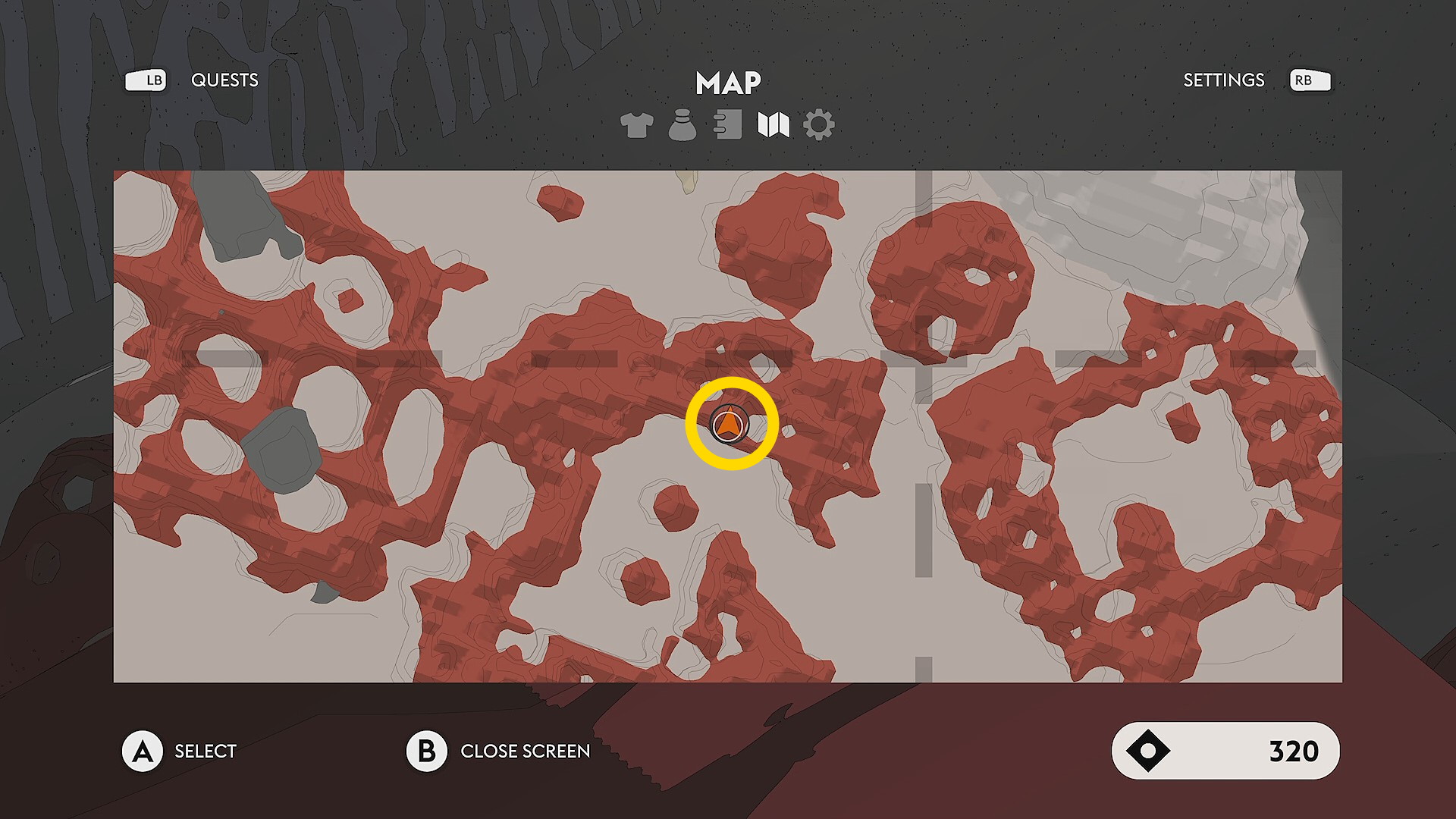1456x819 pixels.
Task: Go to the Quests page label
Action: coord(224,80)
